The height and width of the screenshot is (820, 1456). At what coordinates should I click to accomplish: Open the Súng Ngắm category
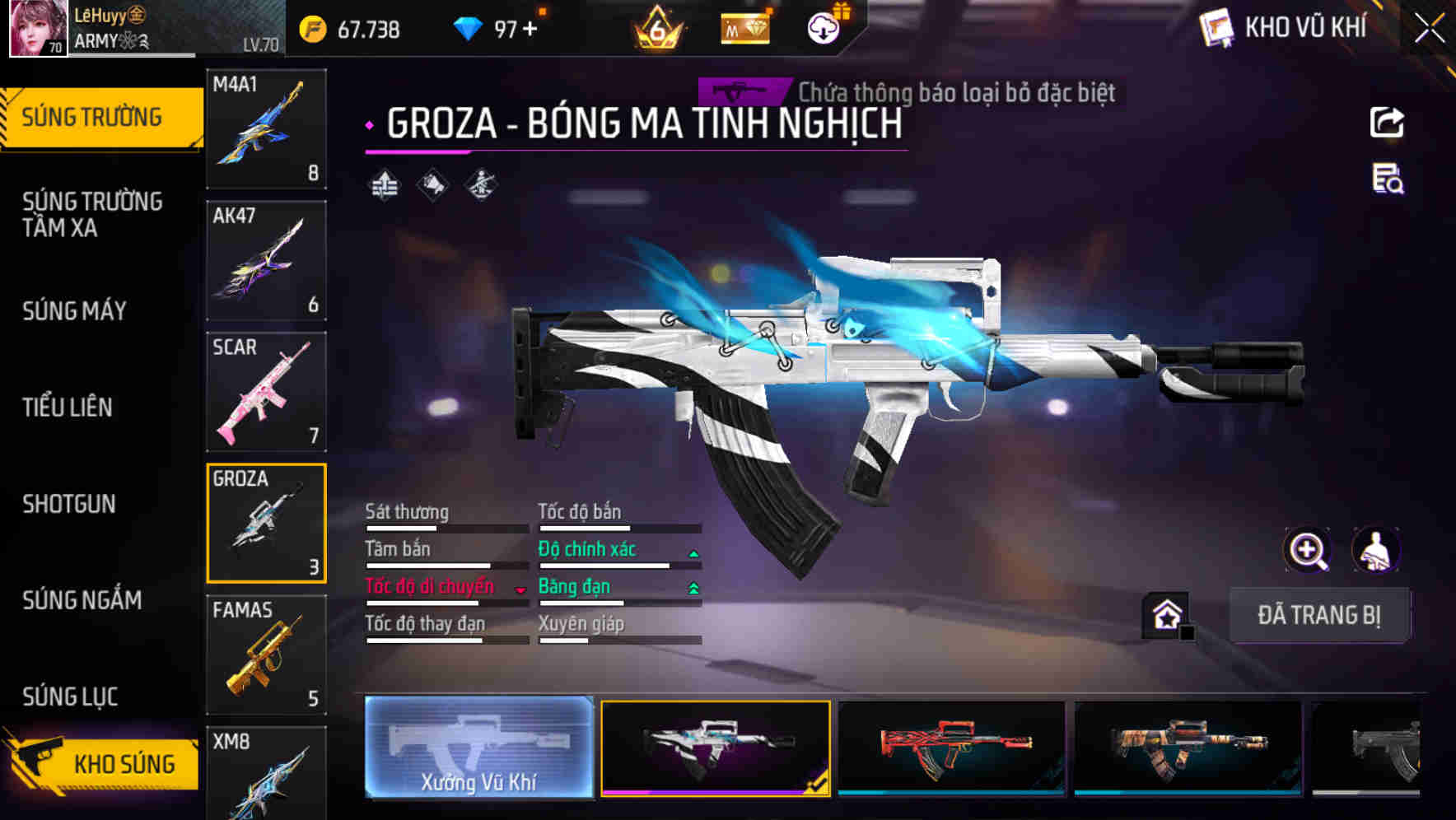click(82, 600)
